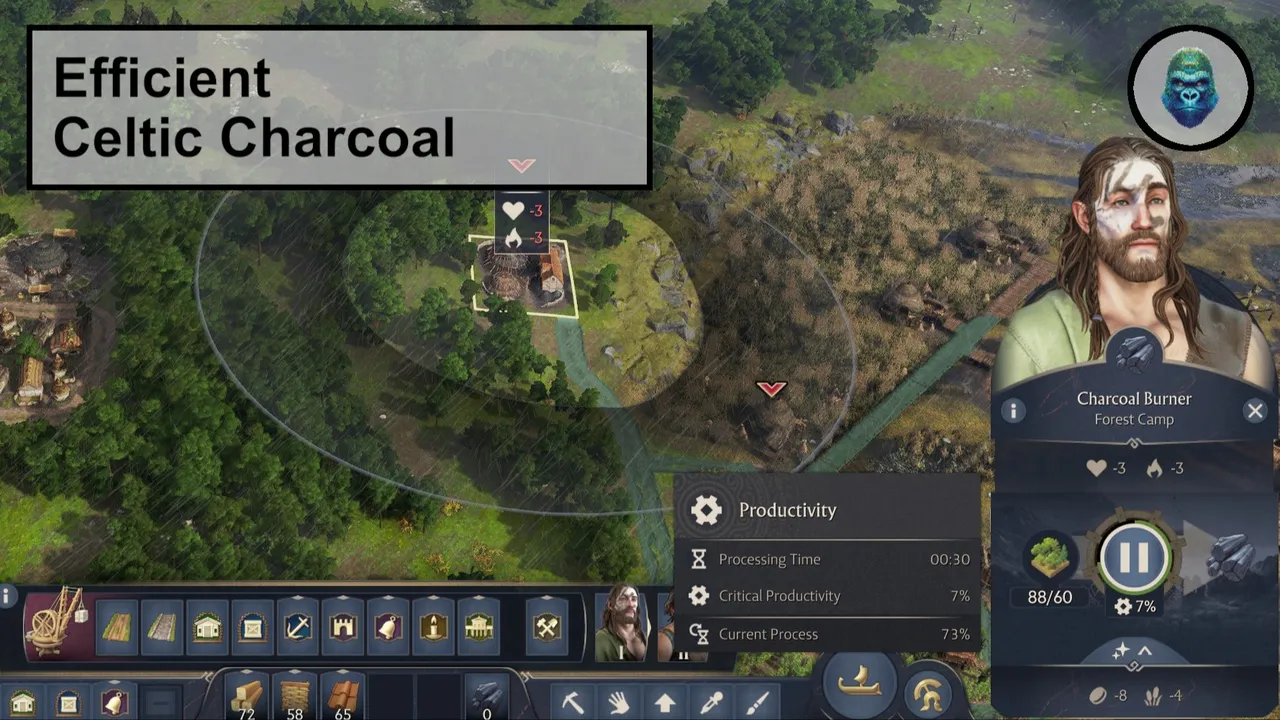Activate the eyedropper copy tool
This screenshot has width=1280, height=720.
(x=711, y=702)
